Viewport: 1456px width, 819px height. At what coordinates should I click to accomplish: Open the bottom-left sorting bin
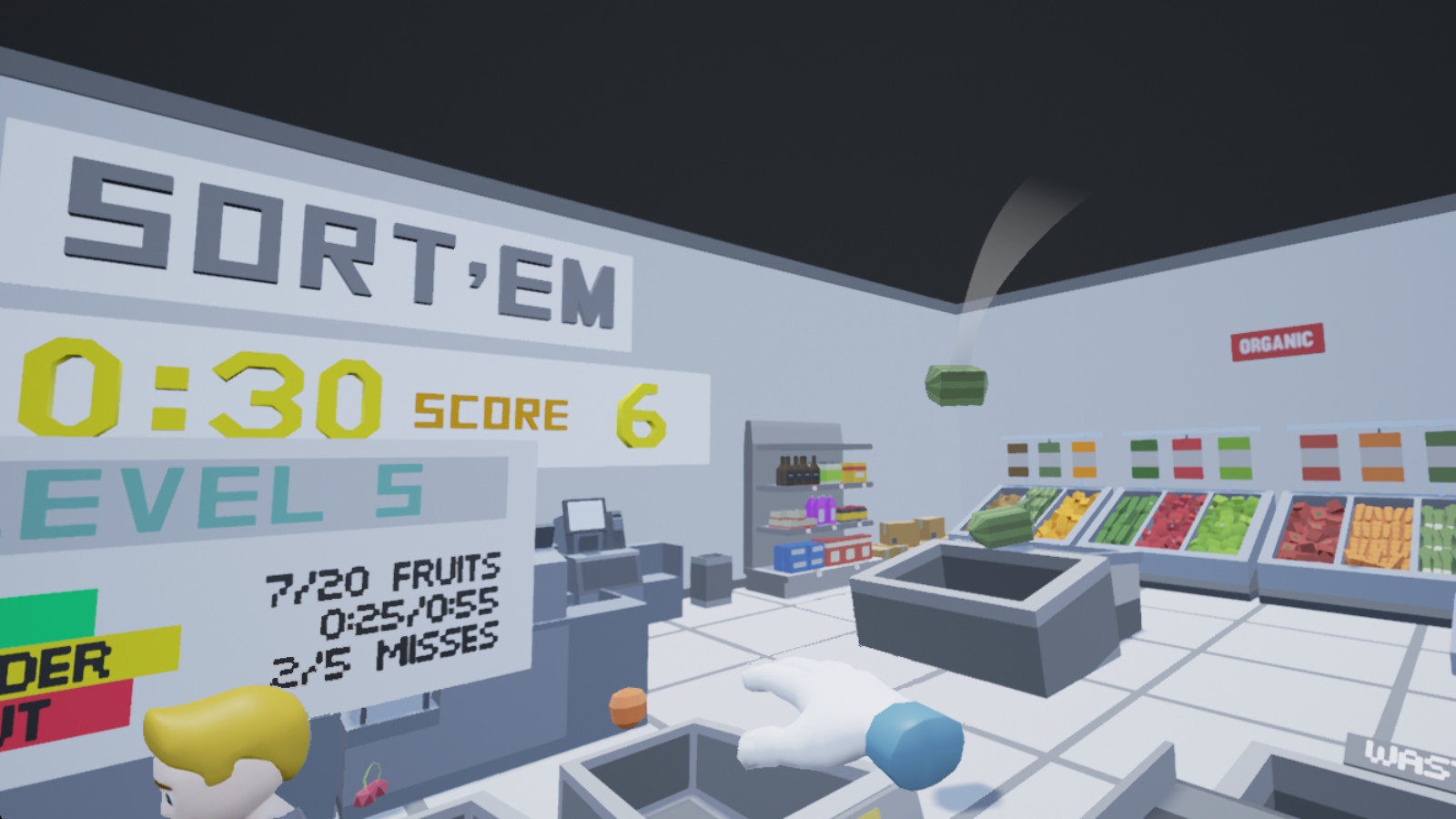[673, 783]
